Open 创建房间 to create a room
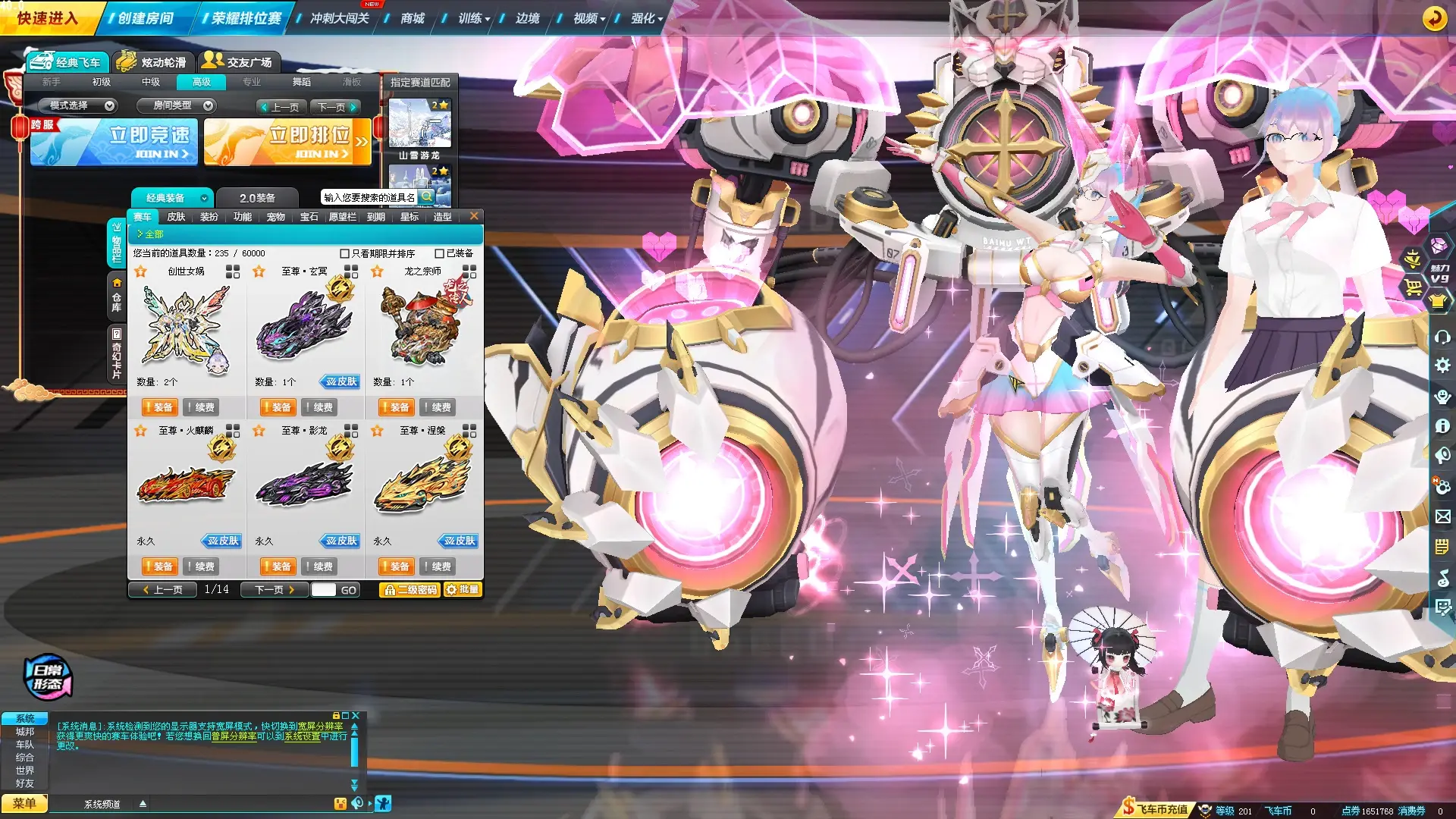The image size is (1456, 819). pyautogui.click(x=146, y=18)
